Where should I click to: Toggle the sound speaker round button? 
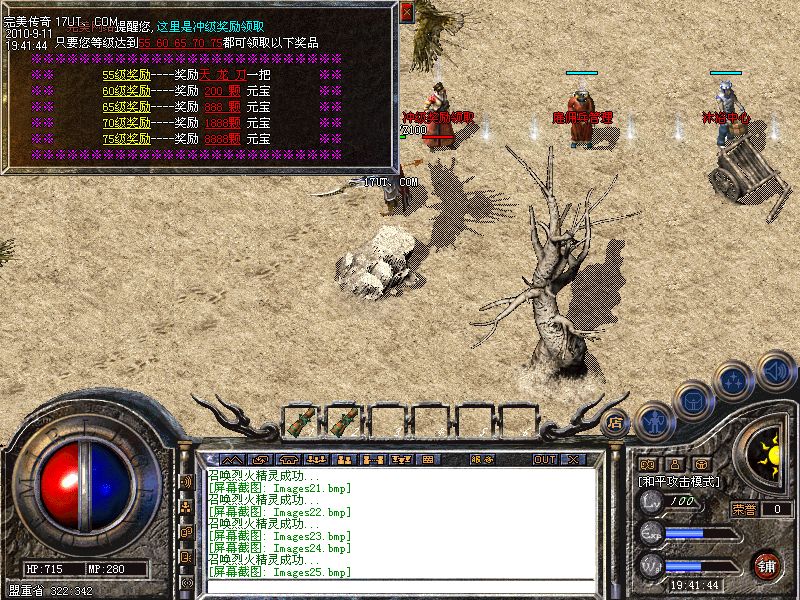775,369
